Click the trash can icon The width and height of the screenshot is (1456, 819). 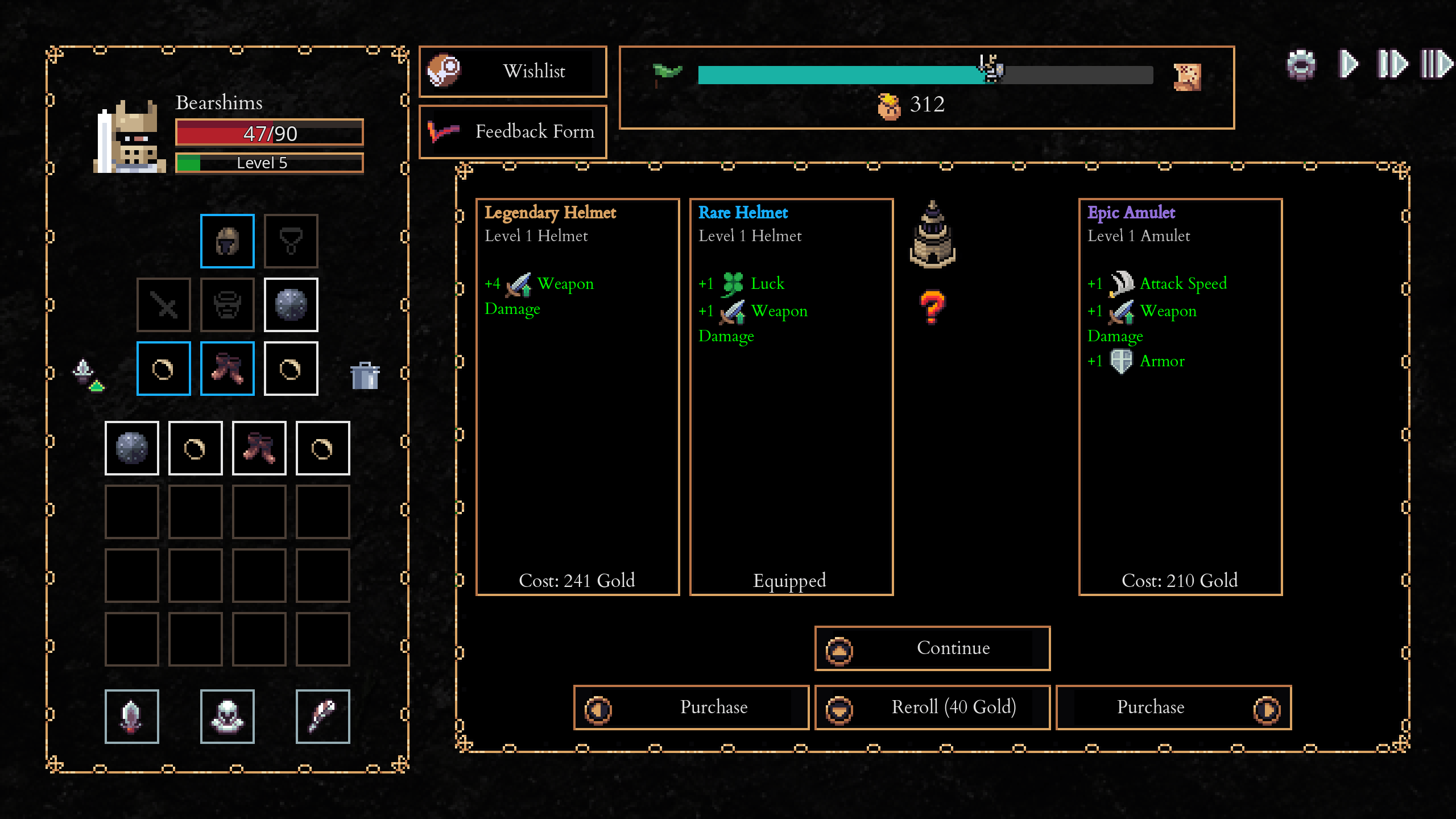(x=365, y=375)
